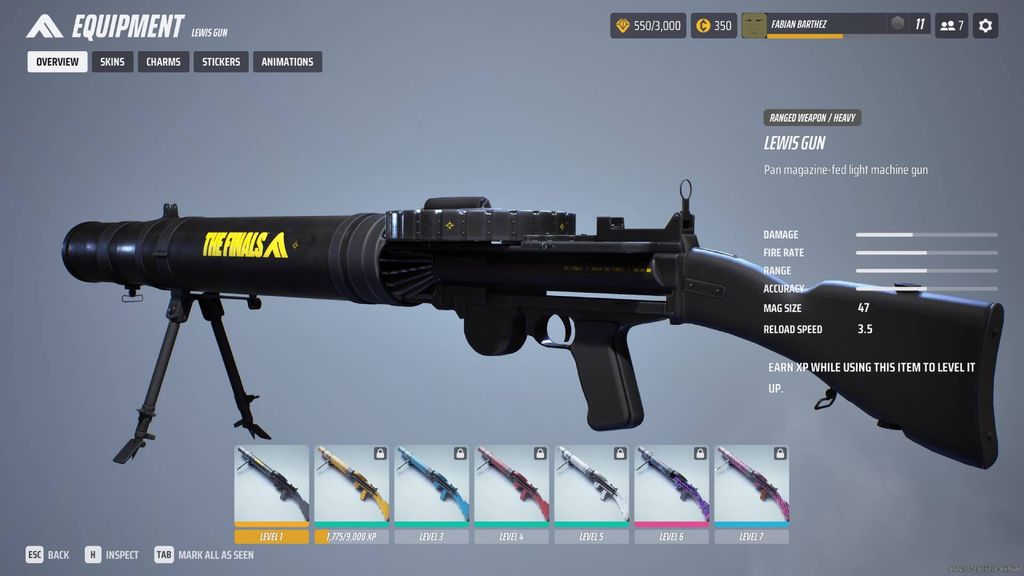Click the 350 coin currency counter
The height and width of the screenshot is (576, 1024).
tap(714, 25)
